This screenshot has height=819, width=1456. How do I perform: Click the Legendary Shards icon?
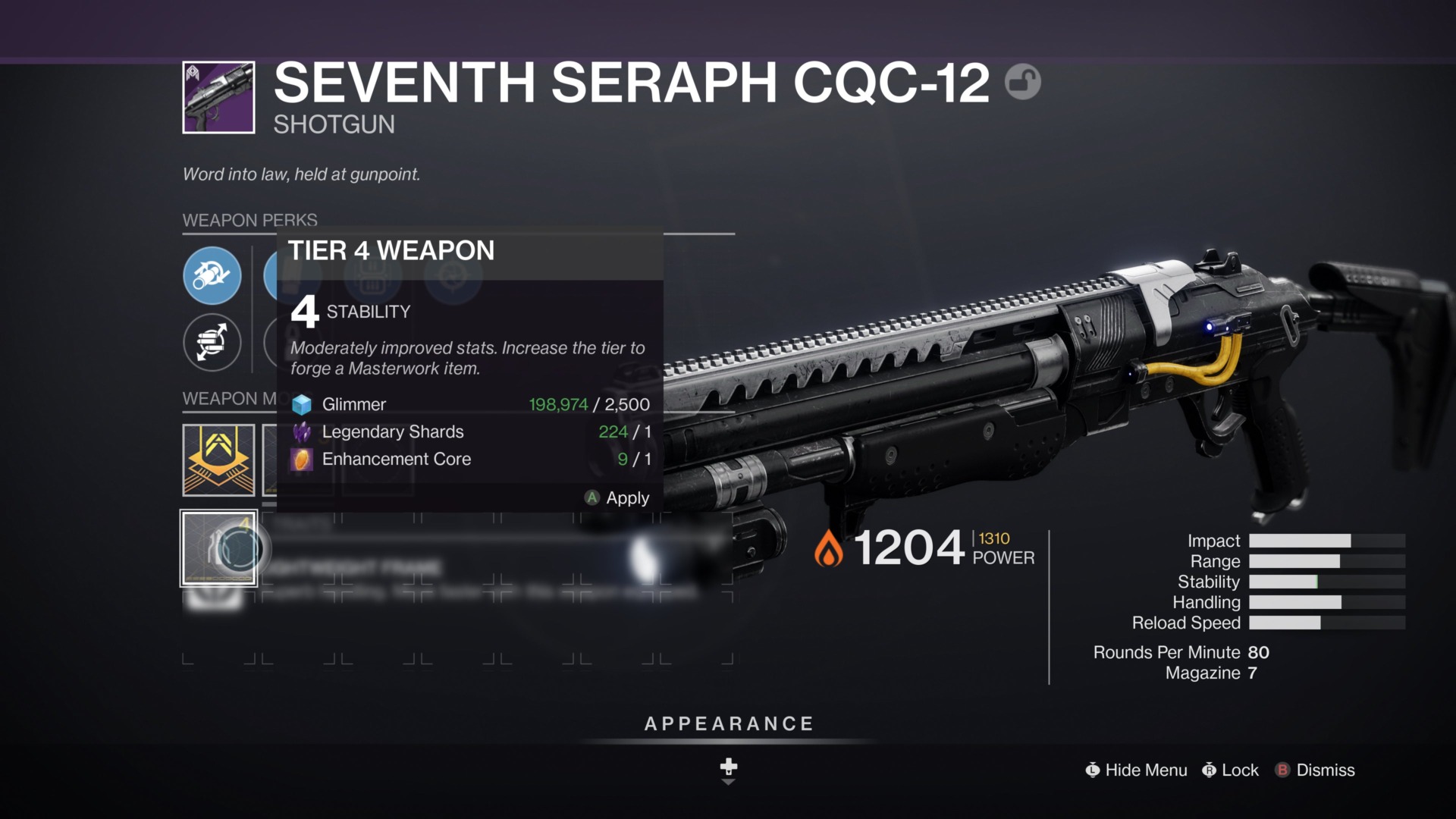click(x=302, y=432)
